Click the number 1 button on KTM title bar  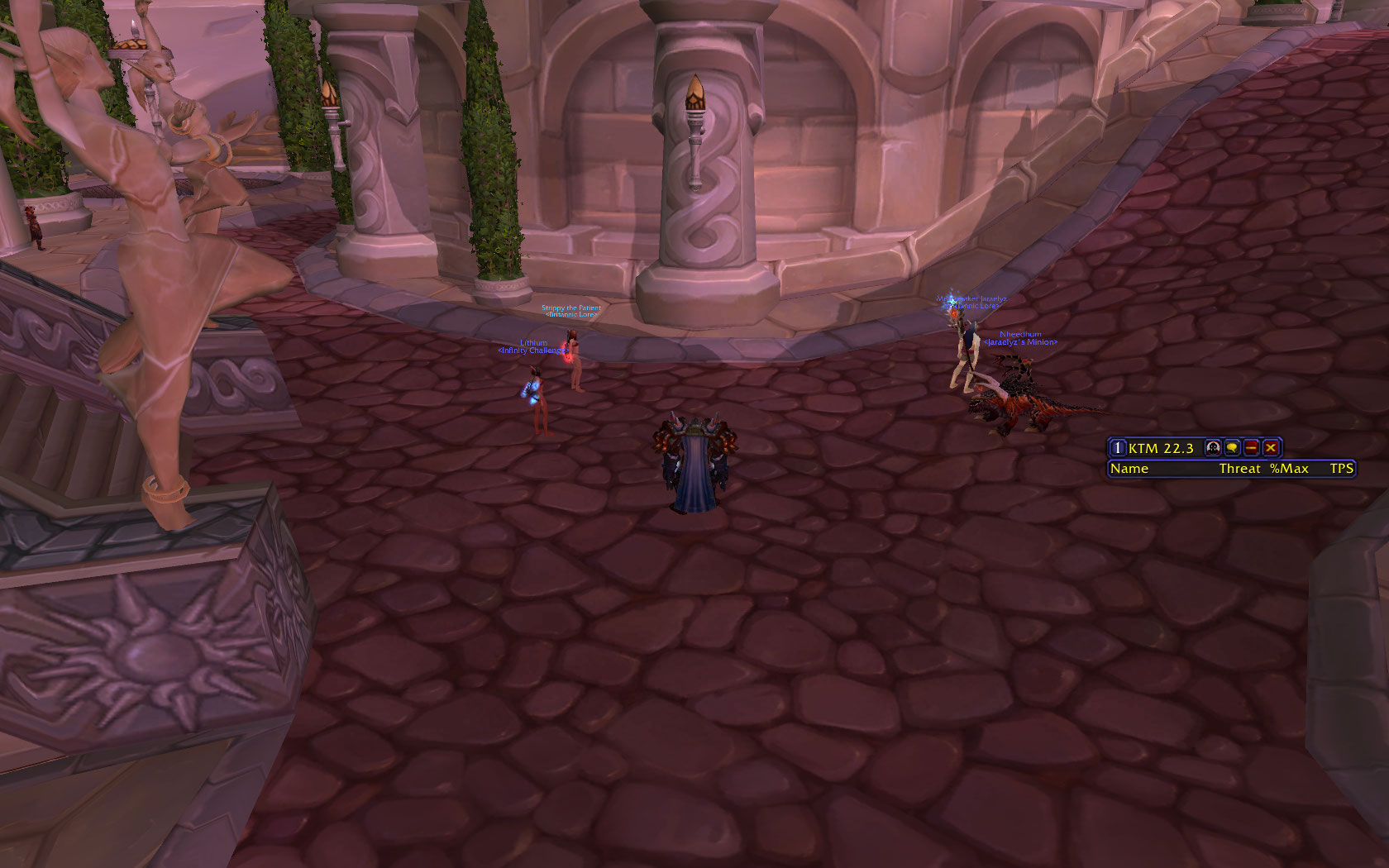[x=1117, y=448]
